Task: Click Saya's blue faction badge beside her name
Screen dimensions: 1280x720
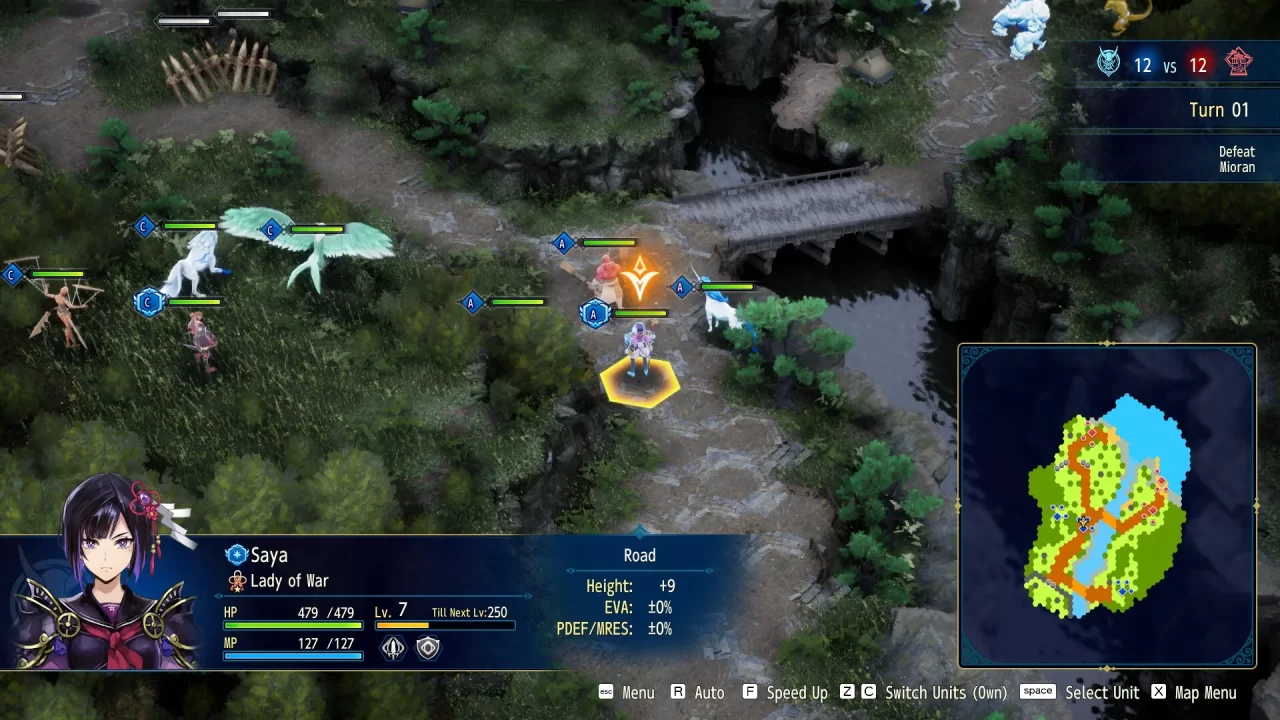Action: [x=236, y=555]
